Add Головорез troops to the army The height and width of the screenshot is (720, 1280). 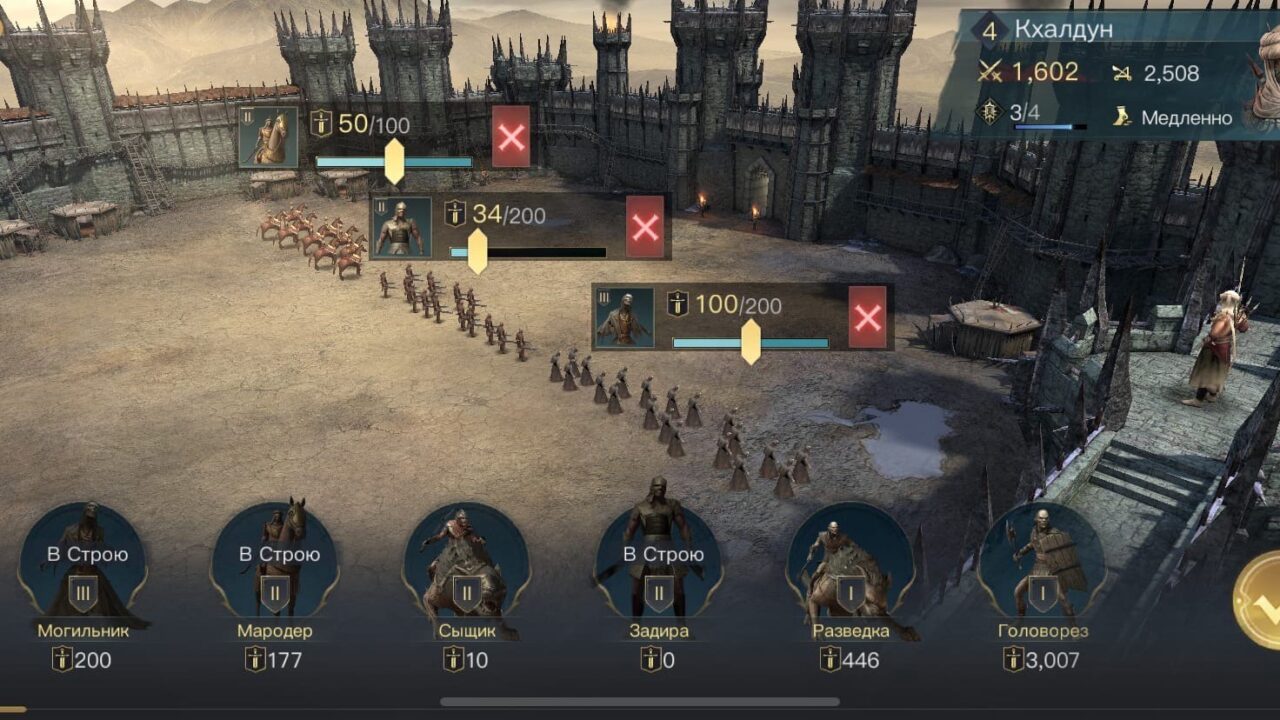coord(1041,567)
